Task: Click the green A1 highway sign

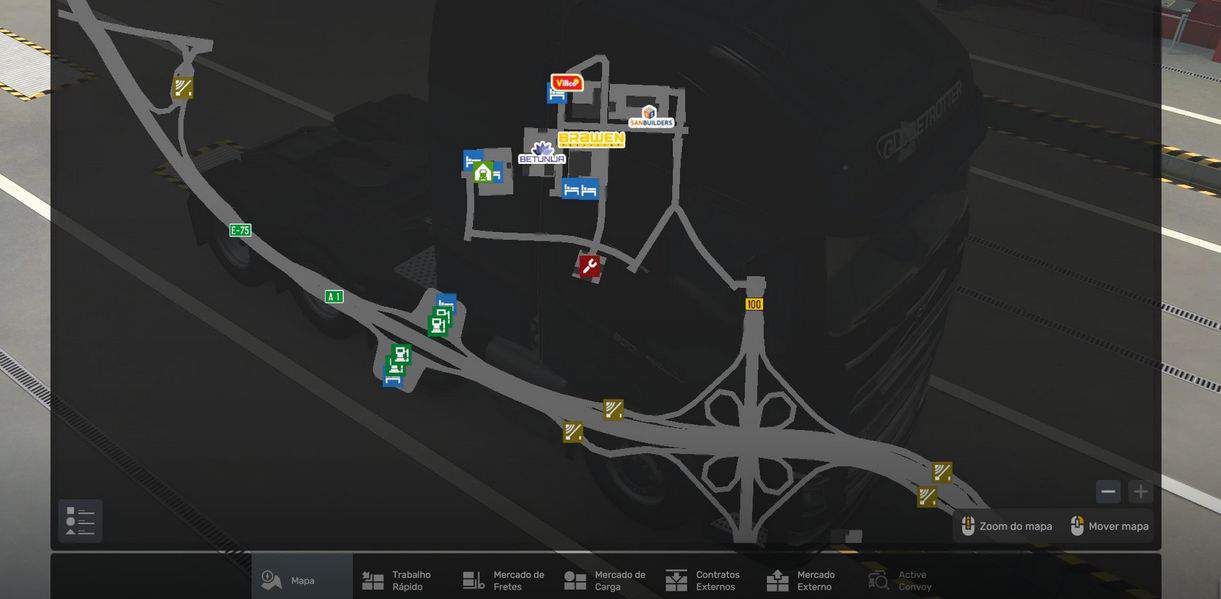Action: click(334, 296)
